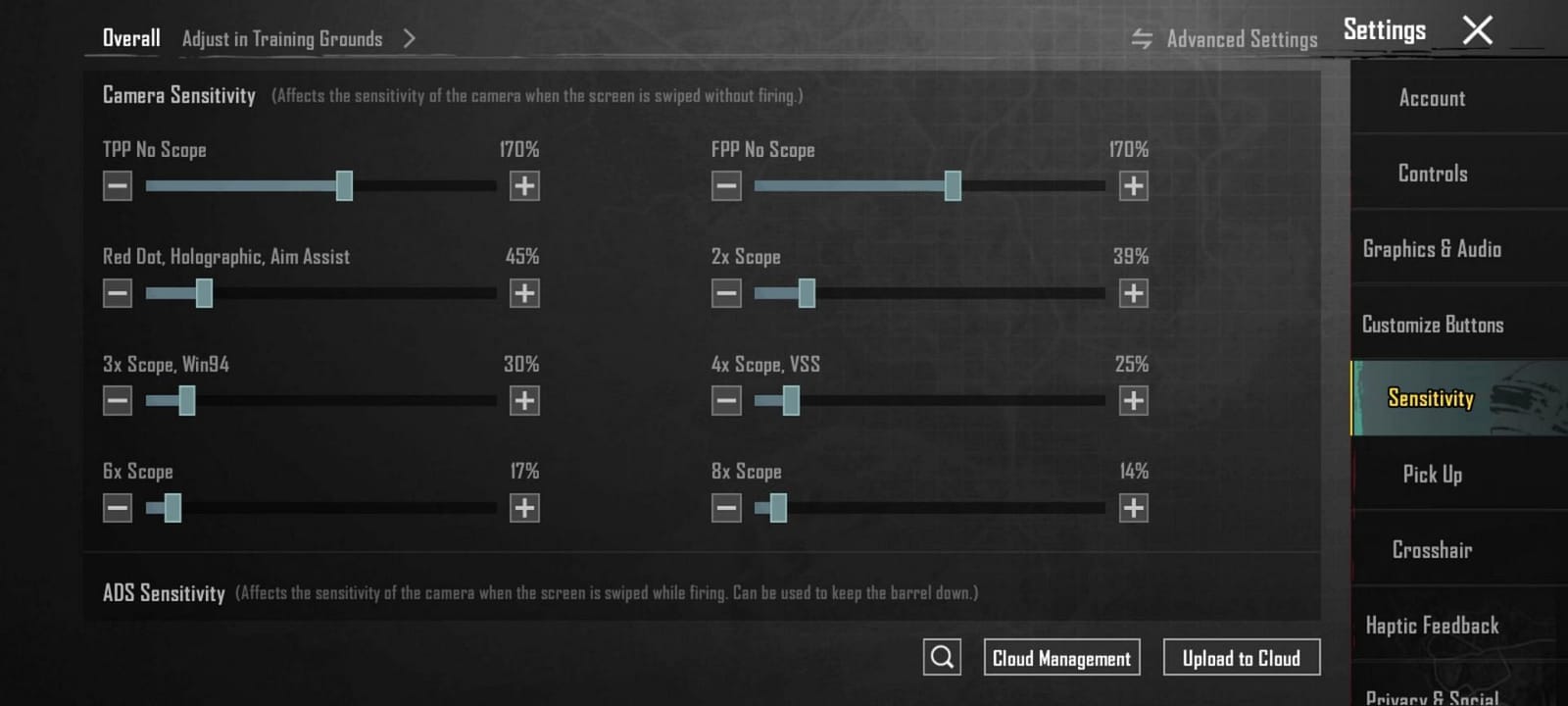This screenshot has height=706, width=1568.
Task: Decrease 3x Scope Win94 sensitivity with minus
Action: click(x=117, y=400)
